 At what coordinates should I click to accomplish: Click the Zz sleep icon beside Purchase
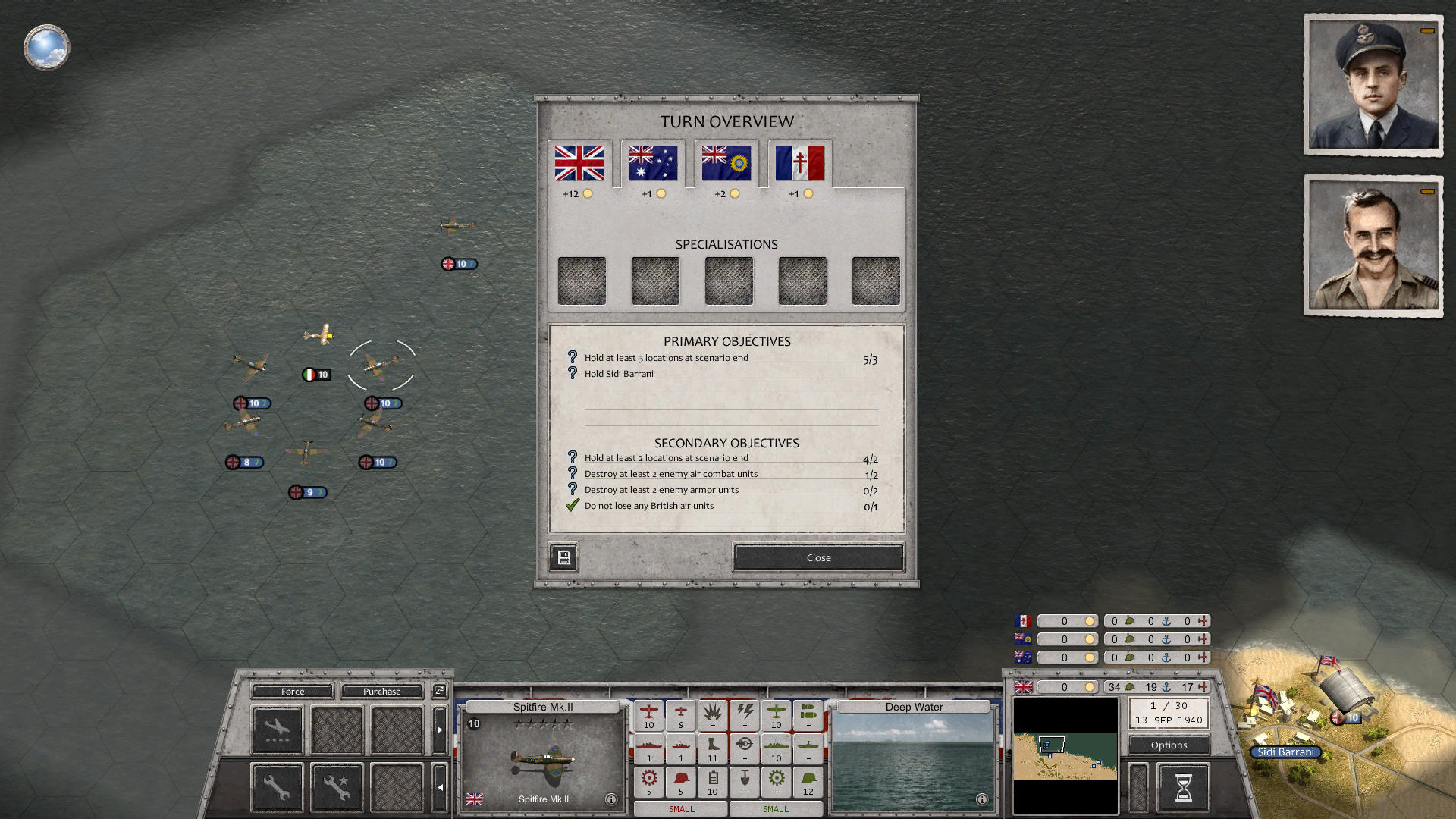[438, 691]
